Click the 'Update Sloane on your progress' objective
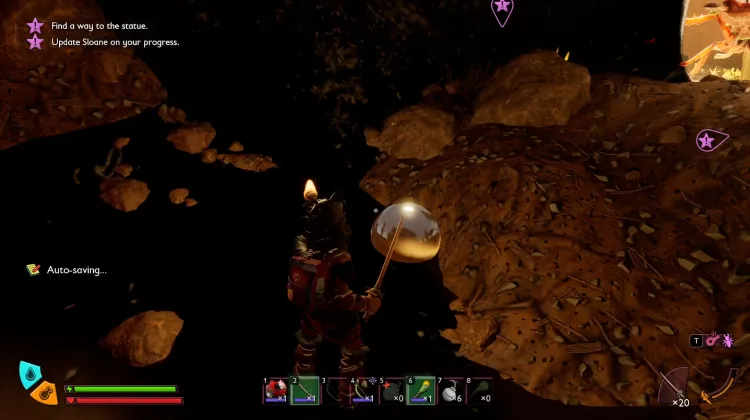Image resolution: width=750 pixels, height=420 pixels. click(x=114, y=42)
